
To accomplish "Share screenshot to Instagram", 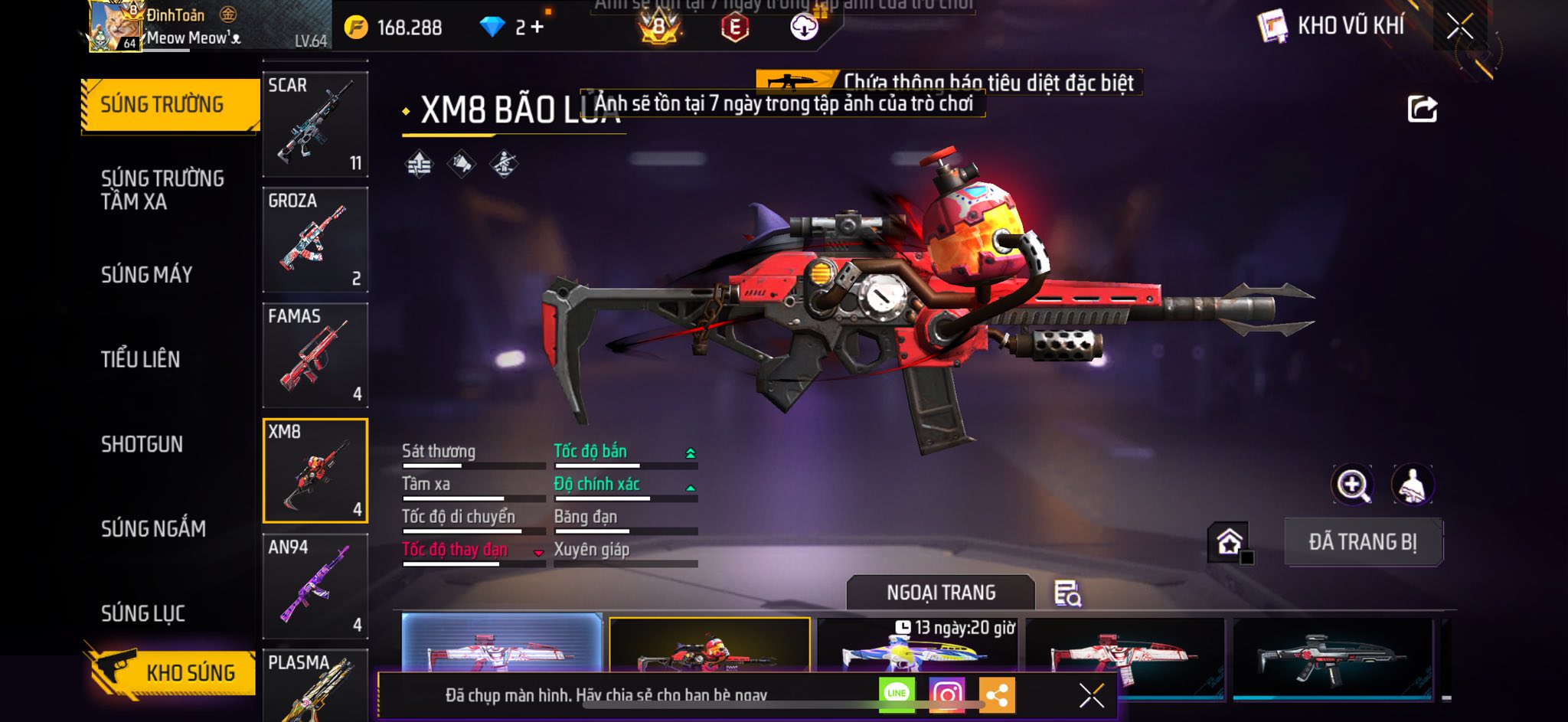I will click(946, 694).
